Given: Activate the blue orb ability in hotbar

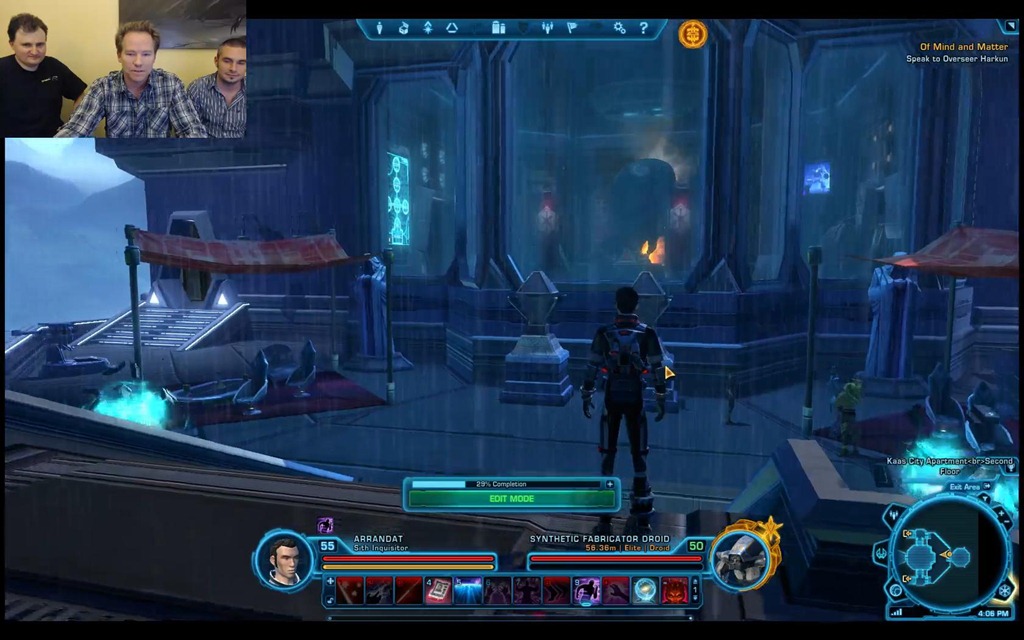Looking at the screenshot, I should pyautogui.click(x=645, y=590).
